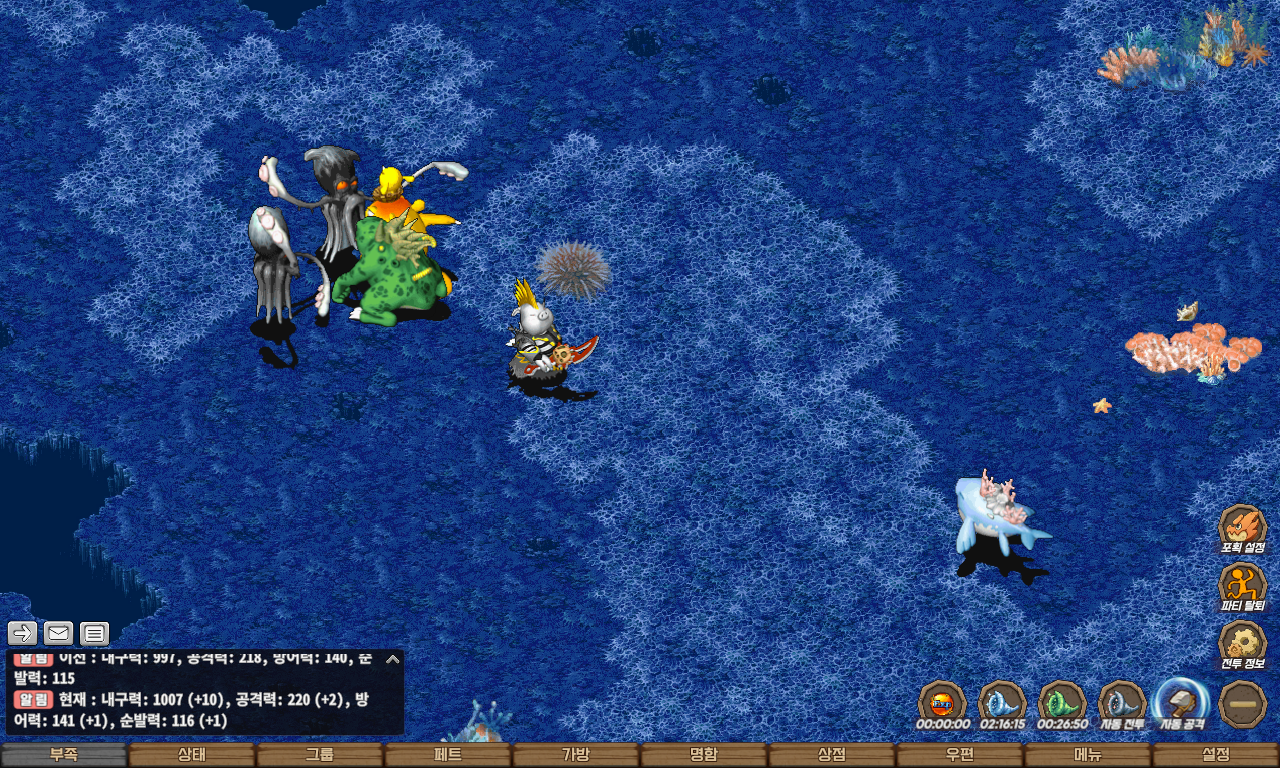The image size is (1280, 768).
Task: Open the 명함 (name card) menu
Action: [x=704, y=755]
